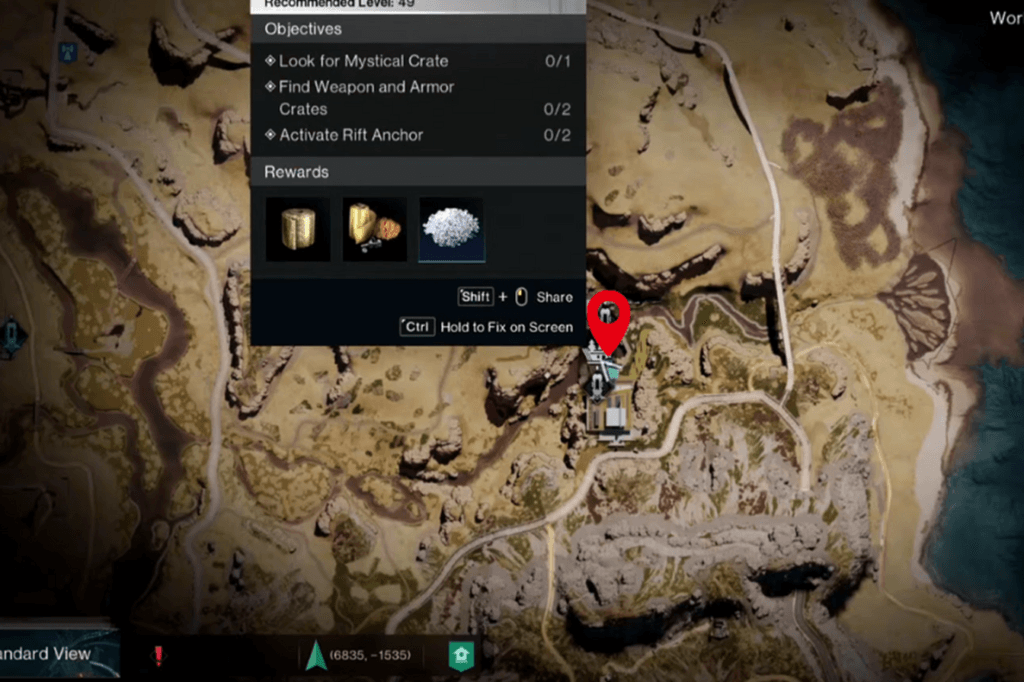This screenshot has height=682, width=1024.
Task: Click the red exclamation alert icon
Action: [158, 655]
